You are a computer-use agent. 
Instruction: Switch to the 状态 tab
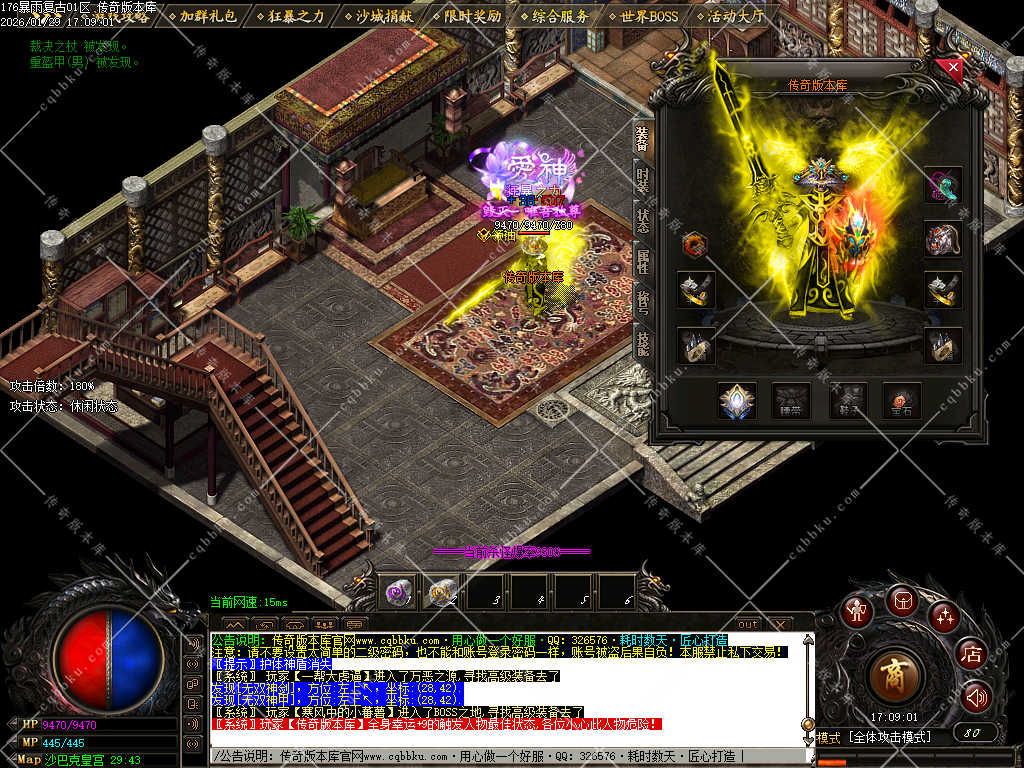(x=642, y=222)
